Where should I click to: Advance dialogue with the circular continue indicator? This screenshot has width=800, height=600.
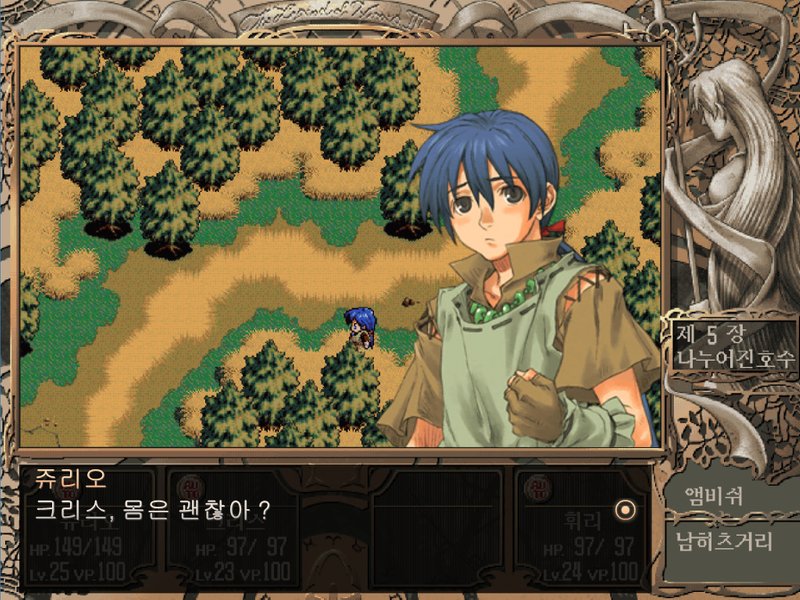coord(626,510)
